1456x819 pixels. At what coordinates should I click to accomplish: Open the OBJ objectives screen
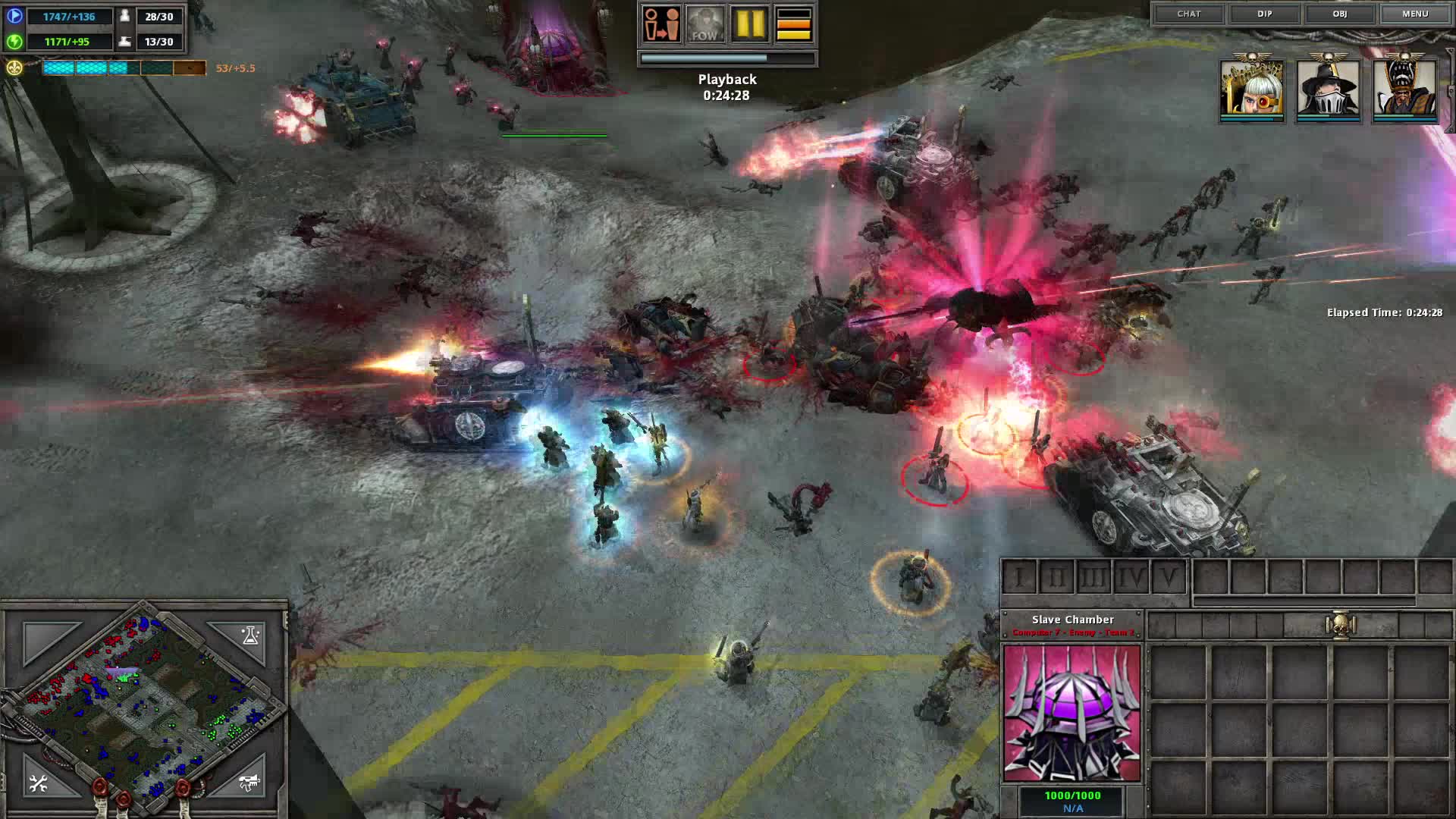pos(1340,14)
